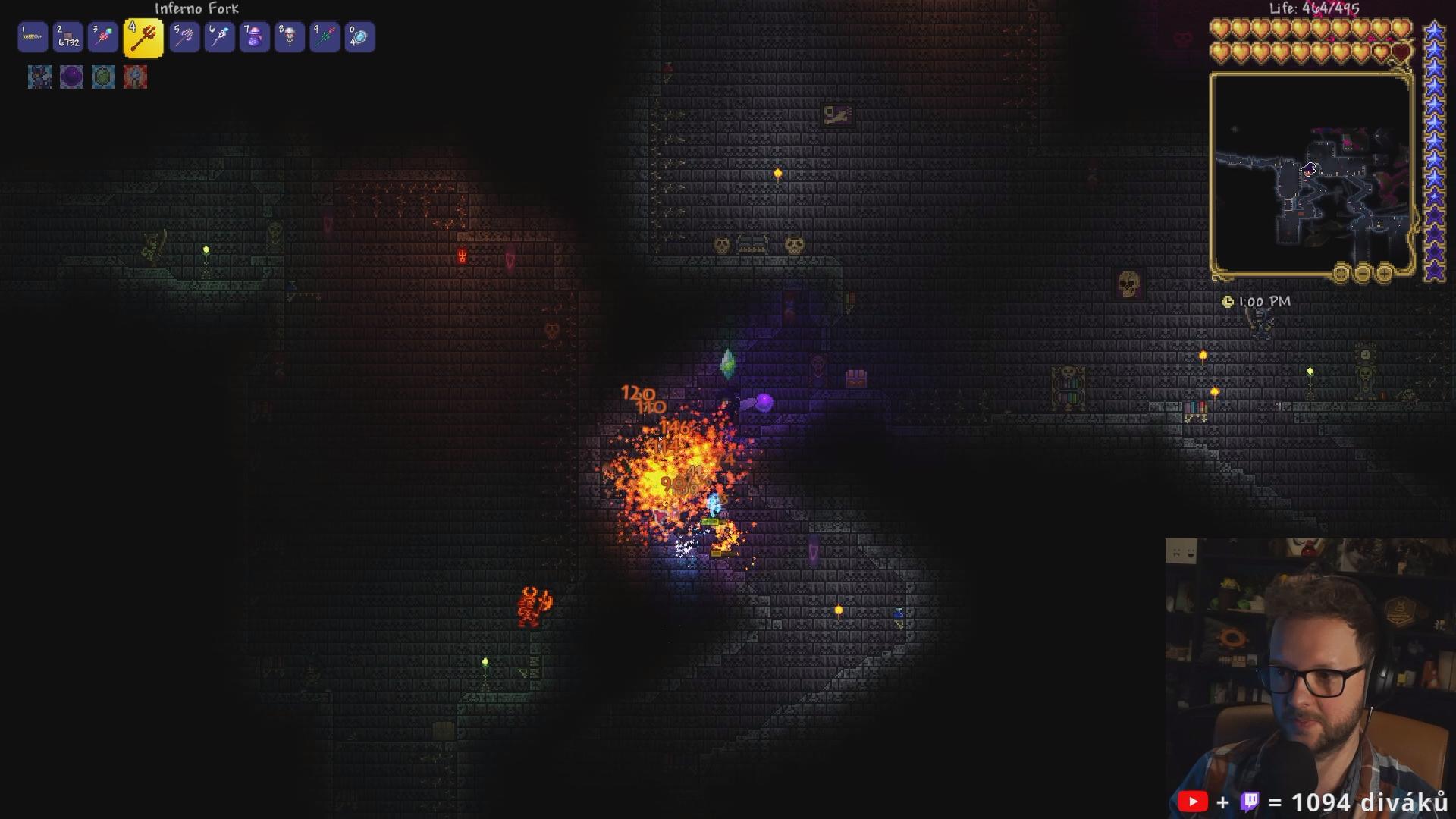Select hotbar slot 1 weapon

click(33, 37)
